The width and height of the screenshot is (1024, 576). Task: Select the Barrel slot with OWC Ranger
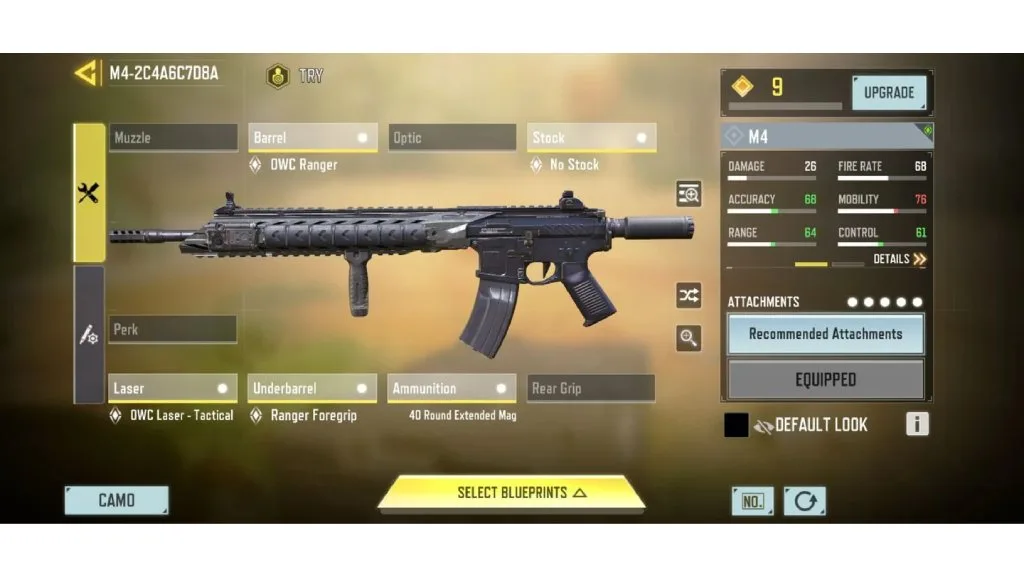coord(312,138)
